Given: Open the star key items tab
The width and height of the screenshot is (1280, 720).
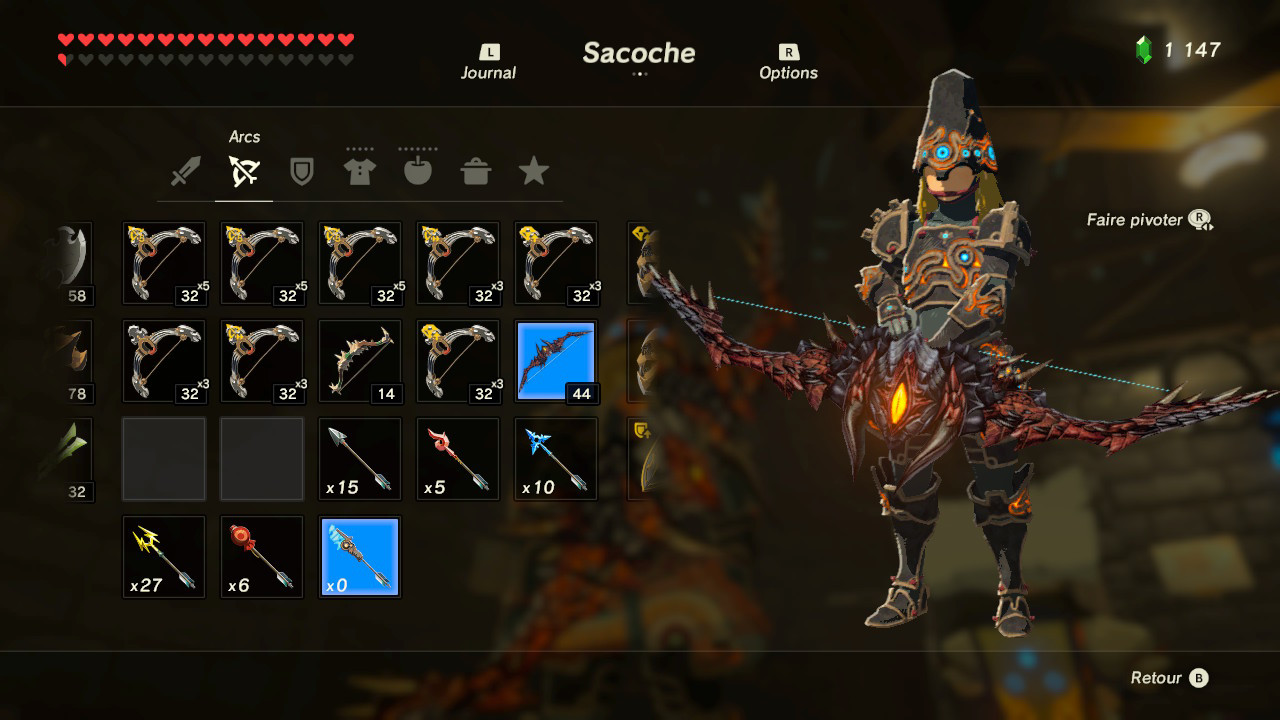Looking at the screenshot, I should 535,170.
